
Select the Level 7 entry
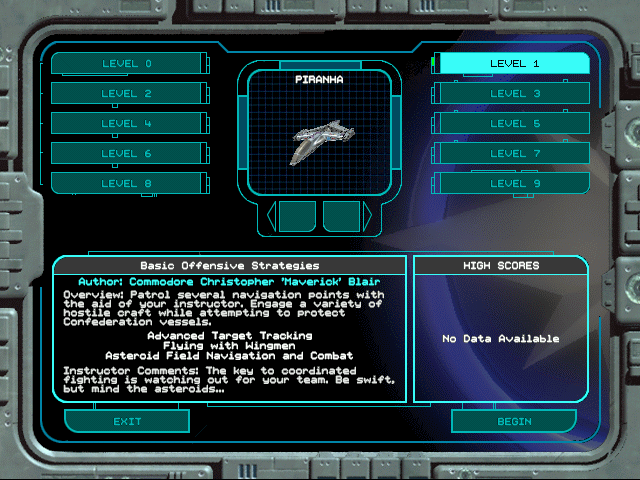point(514,154)
